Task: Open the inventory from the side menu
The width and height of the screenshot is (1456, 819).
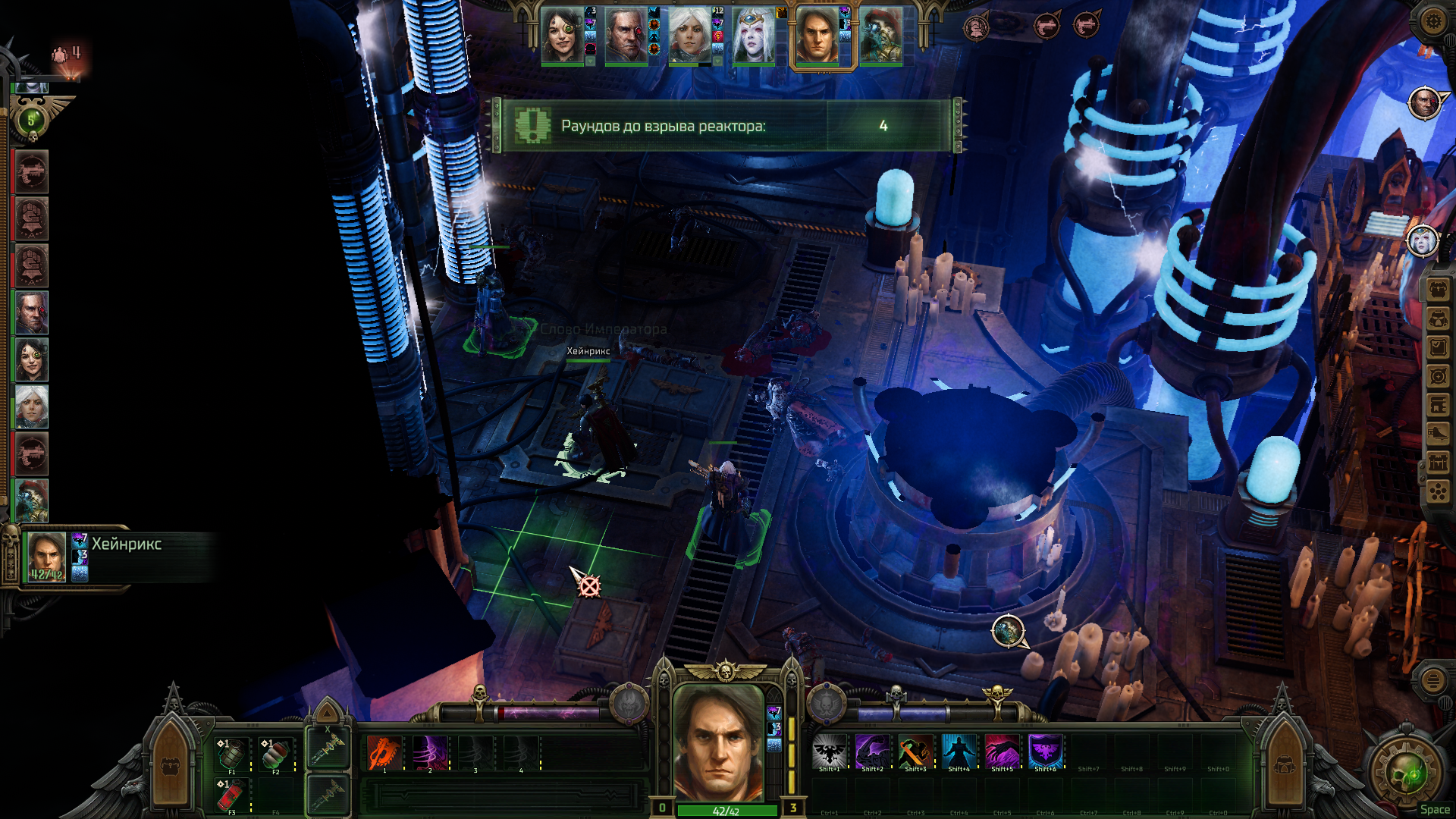Action: 1437,290
